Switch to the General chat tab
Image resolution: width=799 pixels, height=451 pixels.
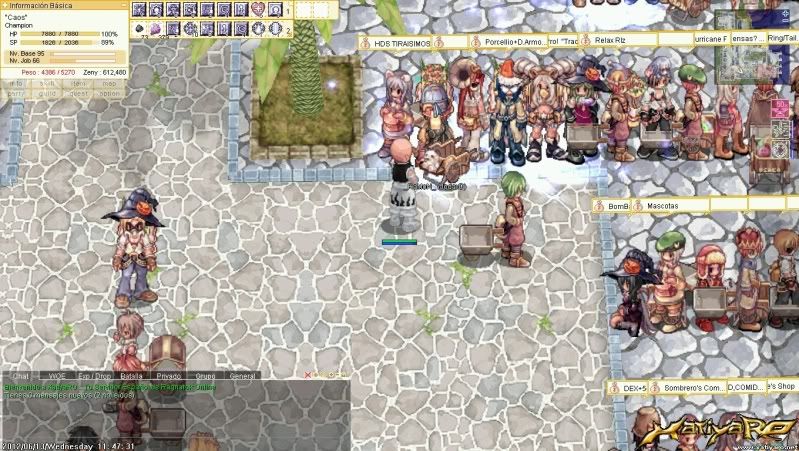click(242, 376)
